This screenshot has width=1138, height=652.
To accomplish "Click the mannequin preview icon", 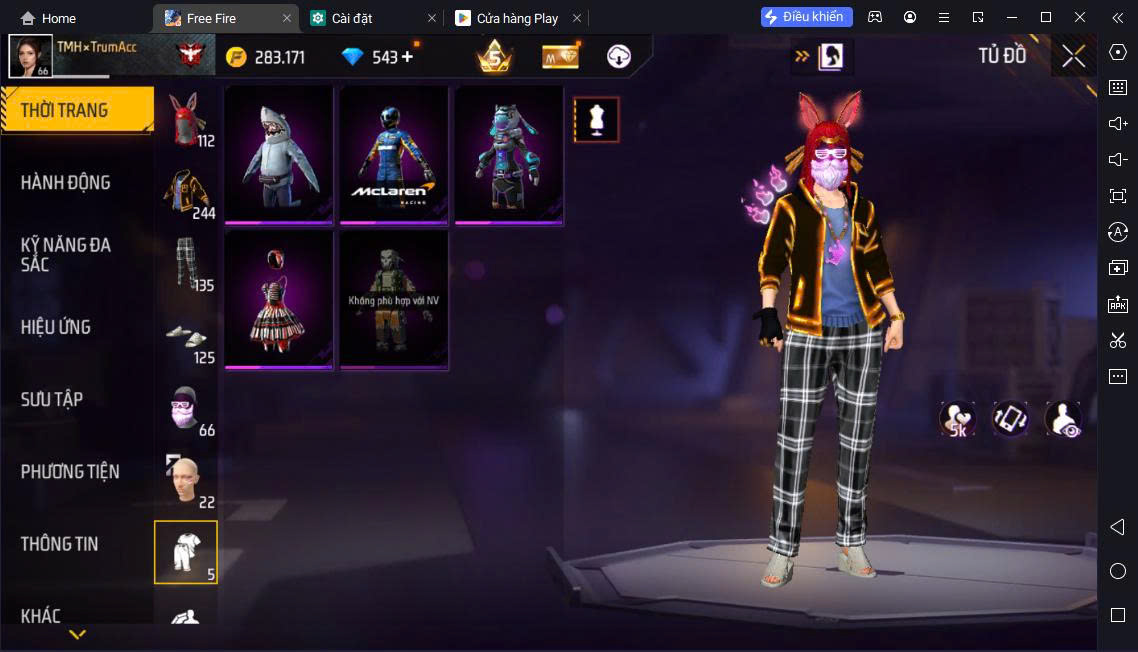I will (x=596, y=120).
